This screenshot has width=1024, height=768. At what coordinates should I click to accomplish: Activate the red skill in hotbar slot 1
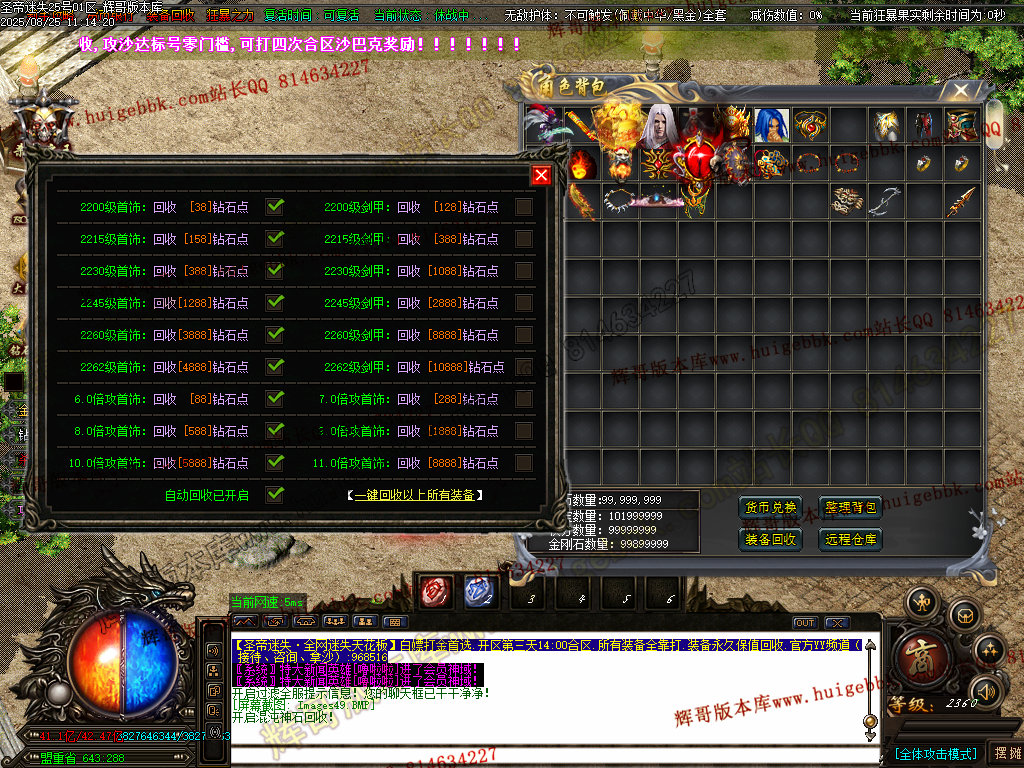pyautogui.click(x=436, y=592)
